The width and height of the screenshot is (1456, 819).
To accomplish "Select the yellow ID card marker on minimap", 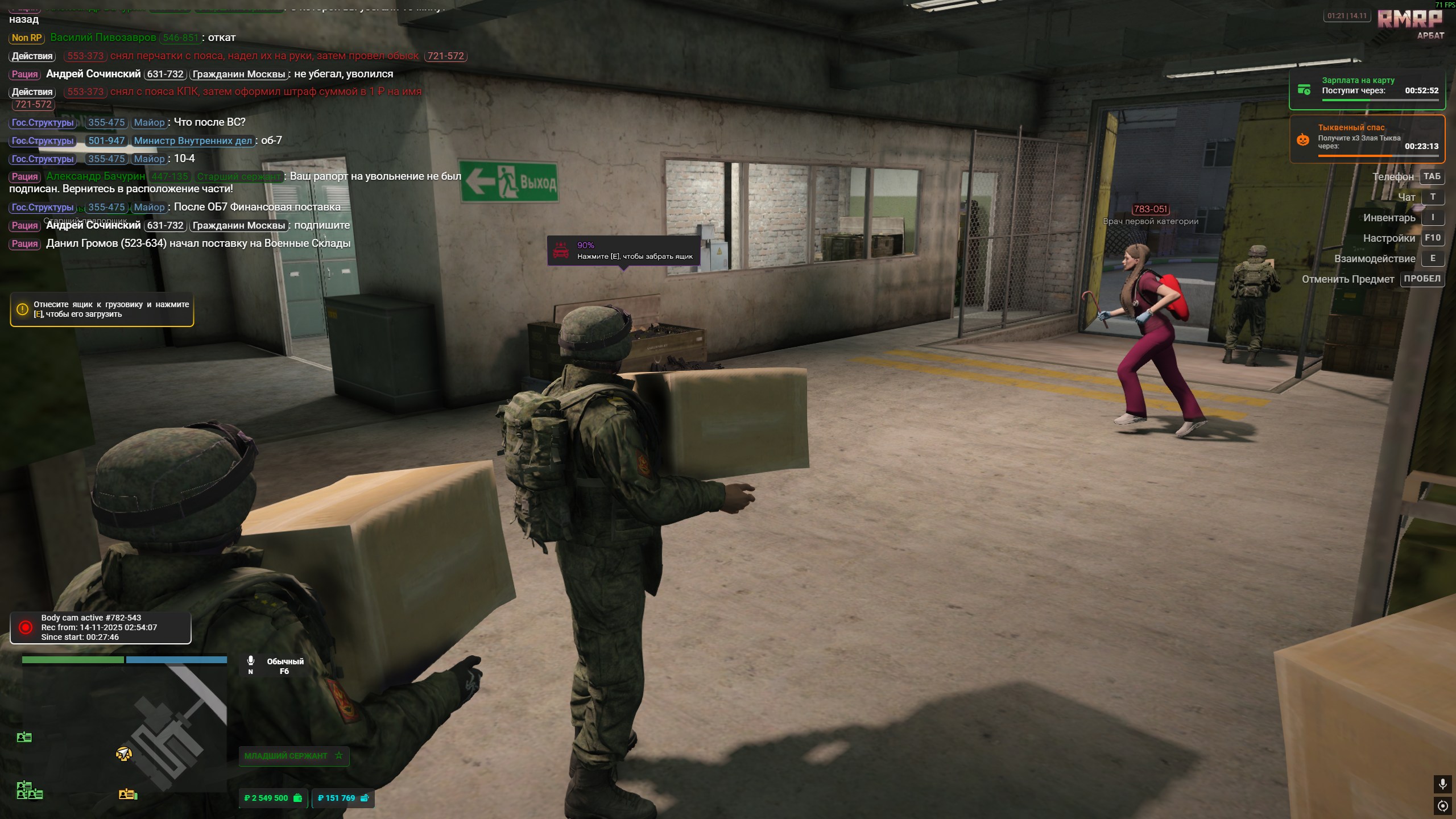I will [128, 794].
